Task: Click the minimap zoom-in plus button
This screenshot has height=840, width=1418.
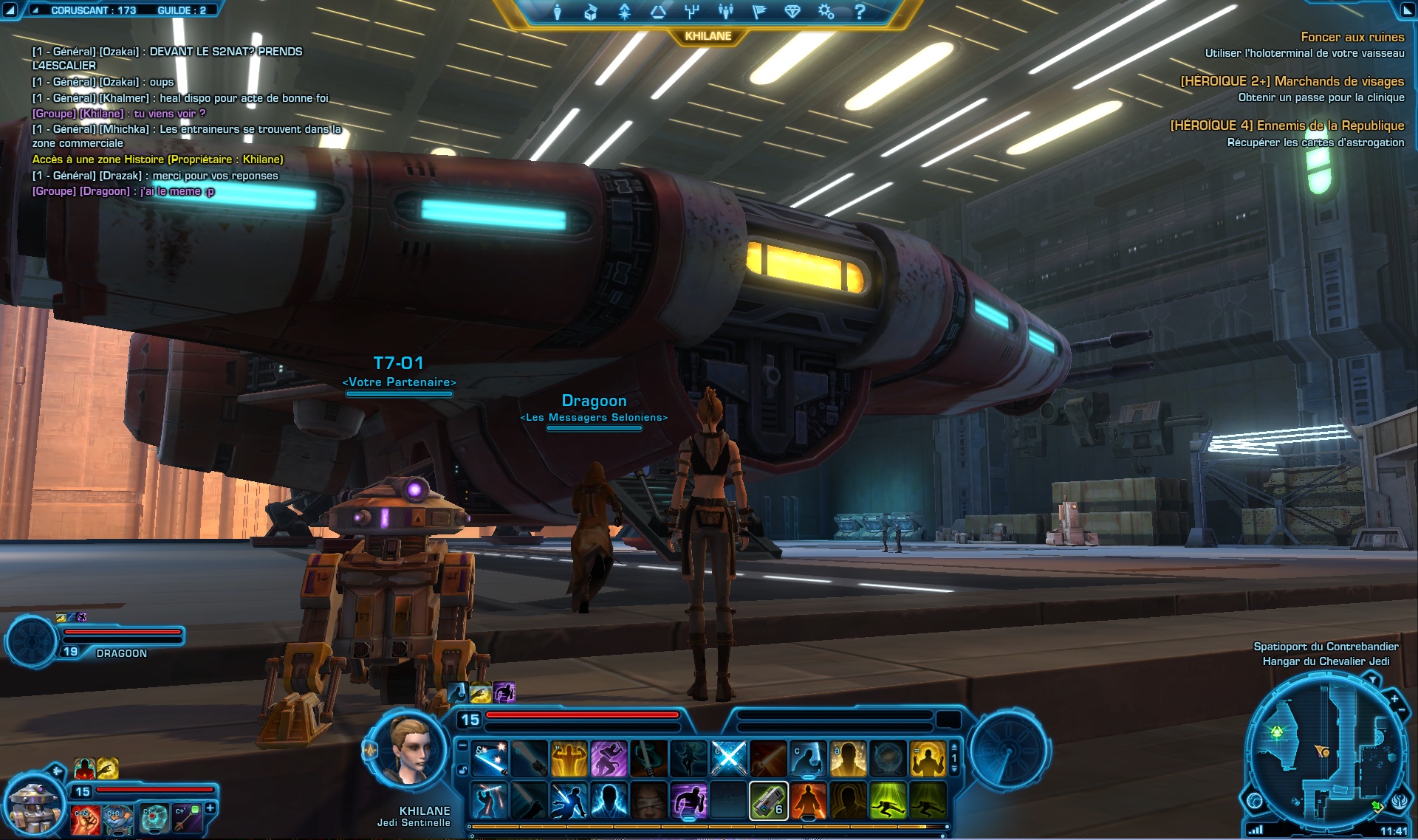Action: (x=1394, y=698)
